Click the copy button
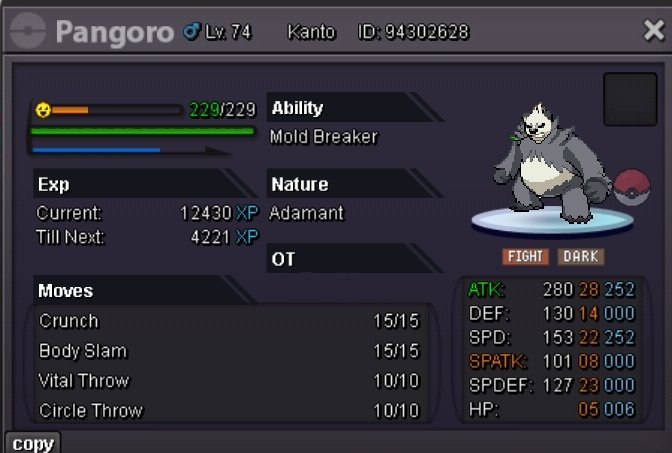Viewport: 672px width, 453px height. point(32,443)
